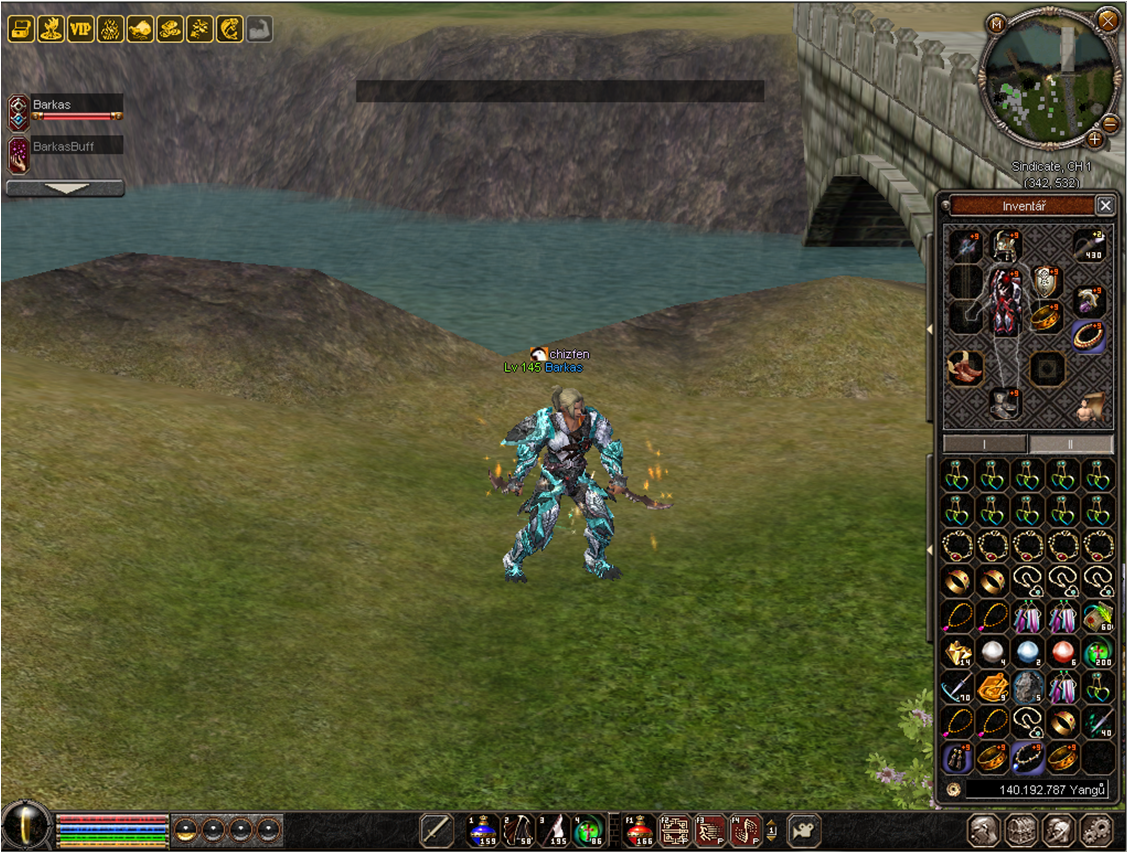Click the VIP buff icon
The width and height of the screenshot is (1128, 853).
80,29
